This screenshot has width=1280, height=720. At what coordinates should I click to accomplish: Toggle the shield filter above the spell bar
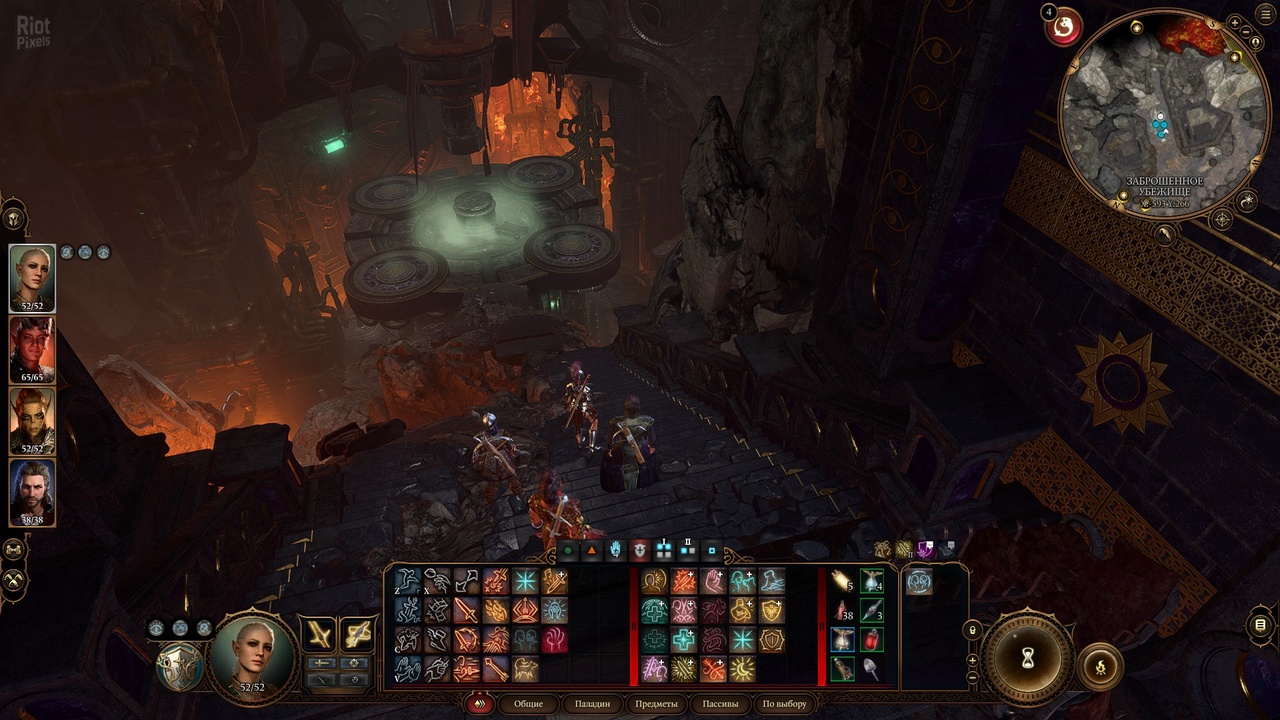[x=640, y=551]
